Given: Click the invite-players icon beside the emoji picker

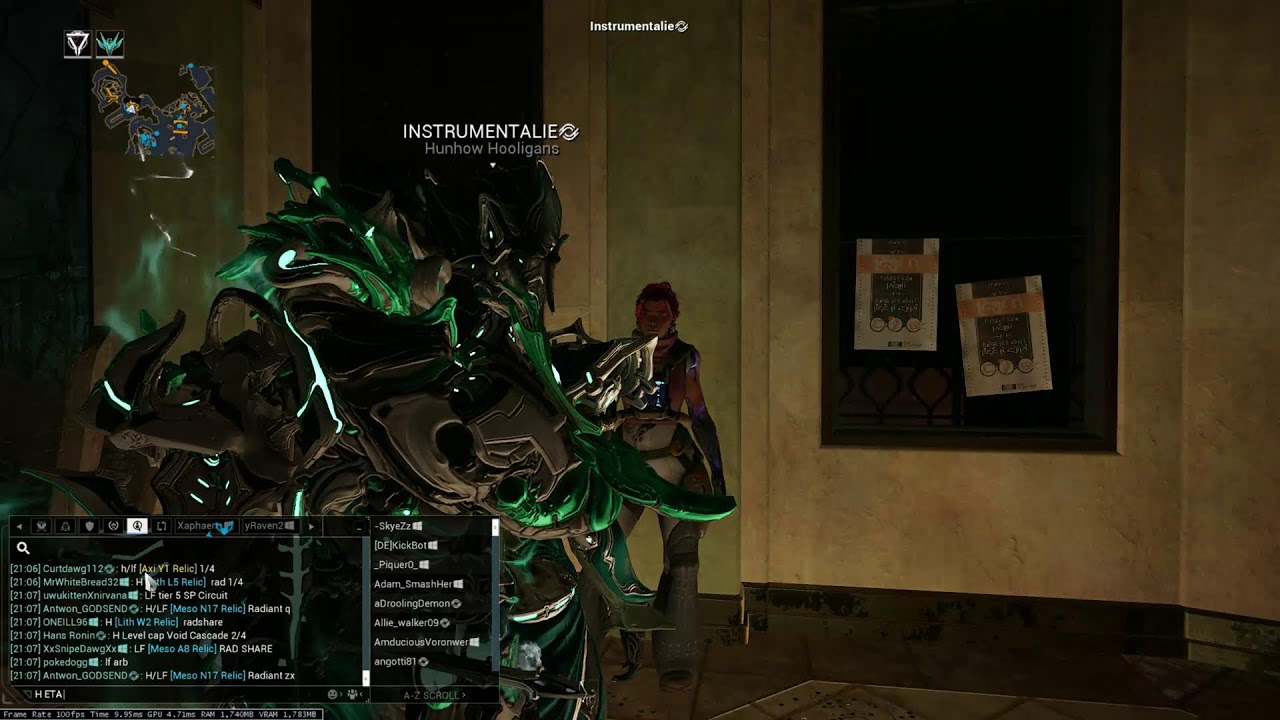Looking at the screenshot, I should point(352,692).
